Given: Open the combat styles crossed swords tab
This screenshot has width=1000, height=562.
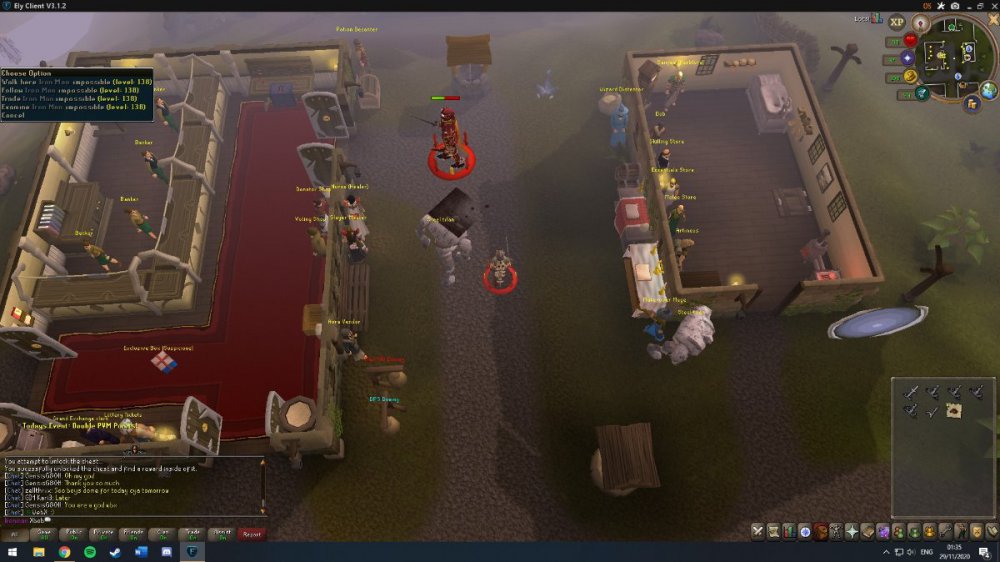Looking at the screenshot, I should coord(758,531).
